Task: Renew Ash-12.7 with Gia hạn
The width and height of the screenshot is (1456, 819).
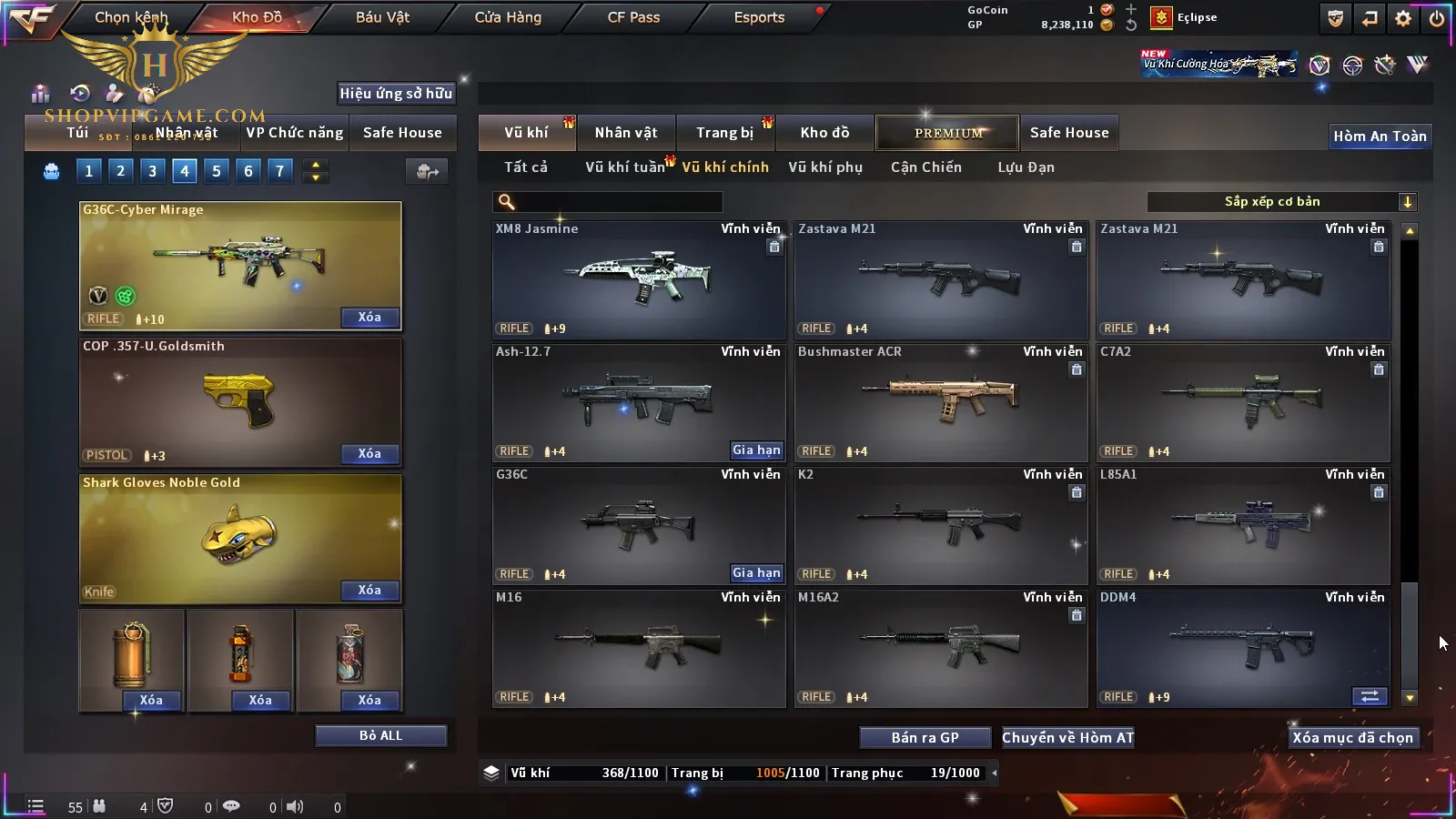Action: 756,450
